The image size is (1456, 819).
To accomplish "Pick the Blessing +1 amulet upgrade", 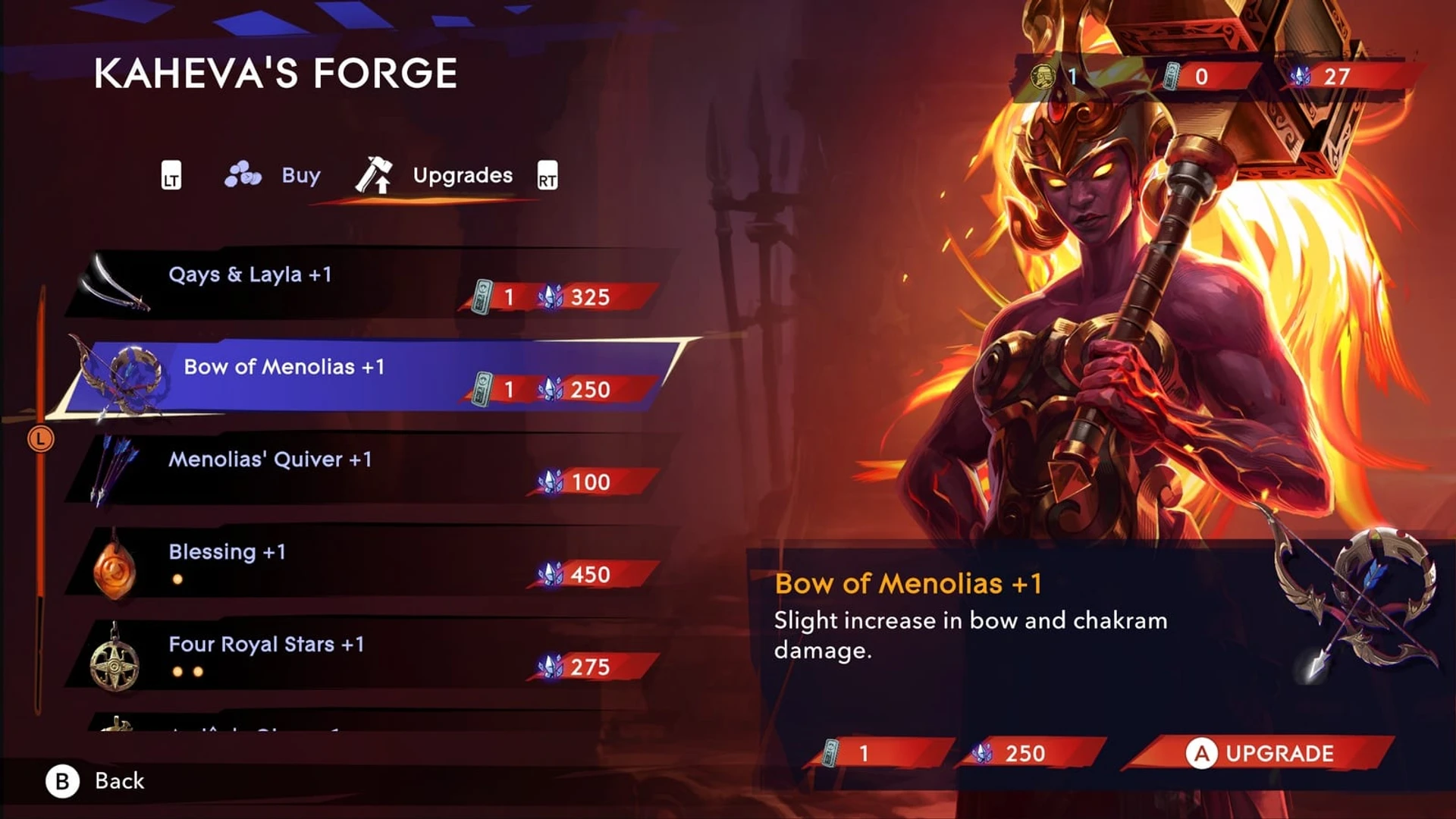I will (x=364, y=562).
